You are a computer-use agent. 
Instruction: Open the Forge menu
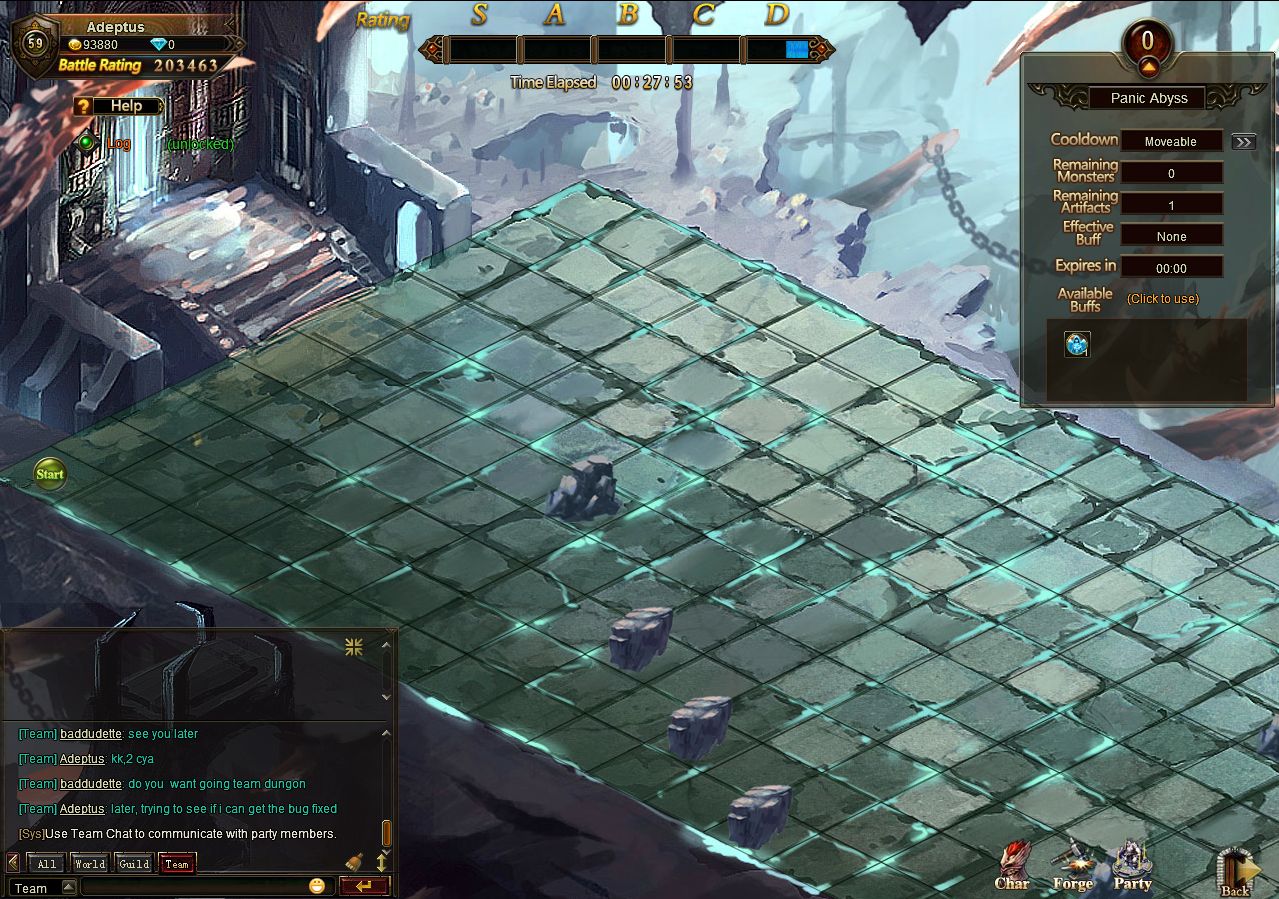coord(1072,866)
